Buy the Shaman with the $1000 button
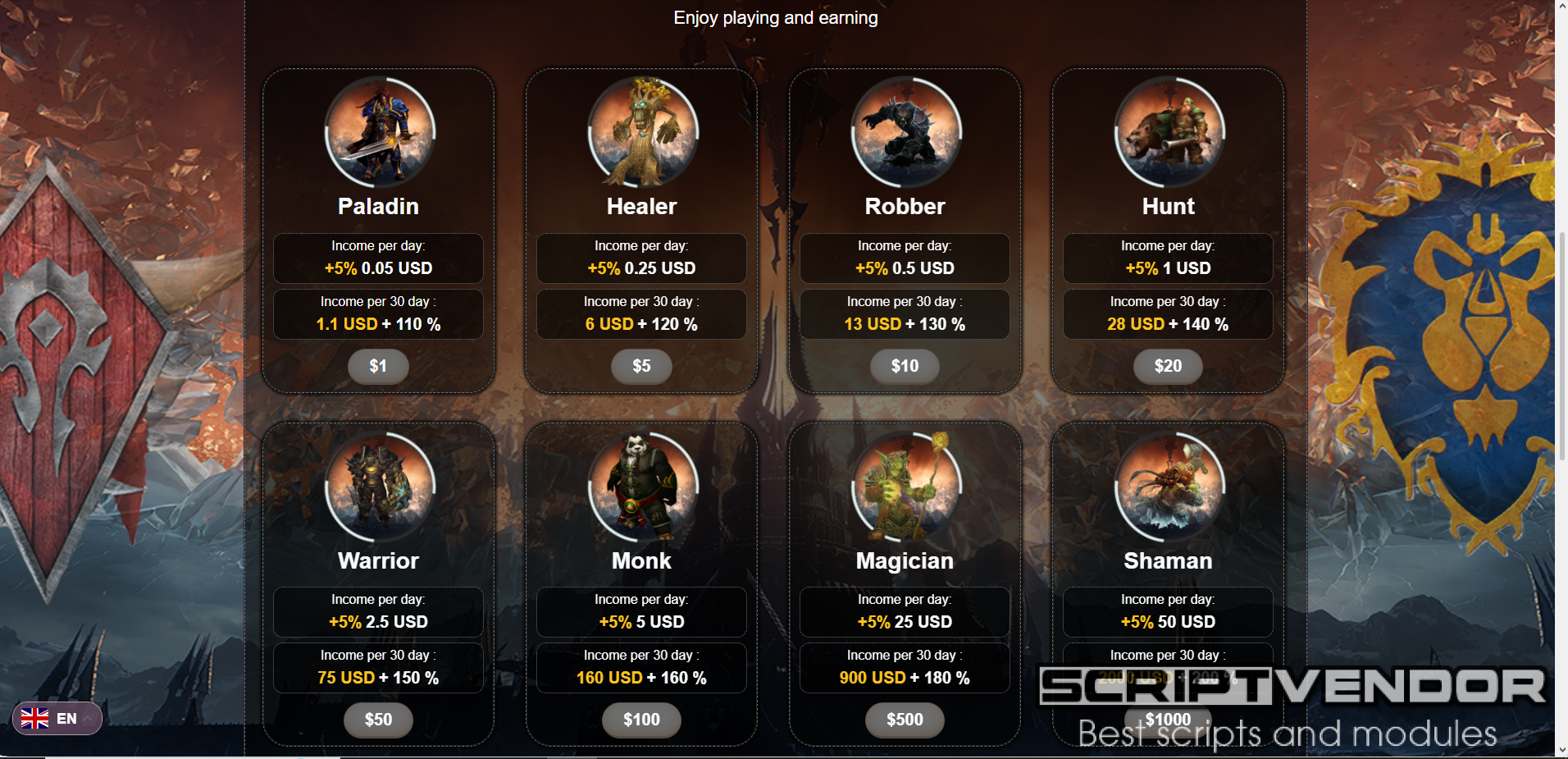1568x759 pixels. pyautogui.click(x=1168, y=720)
